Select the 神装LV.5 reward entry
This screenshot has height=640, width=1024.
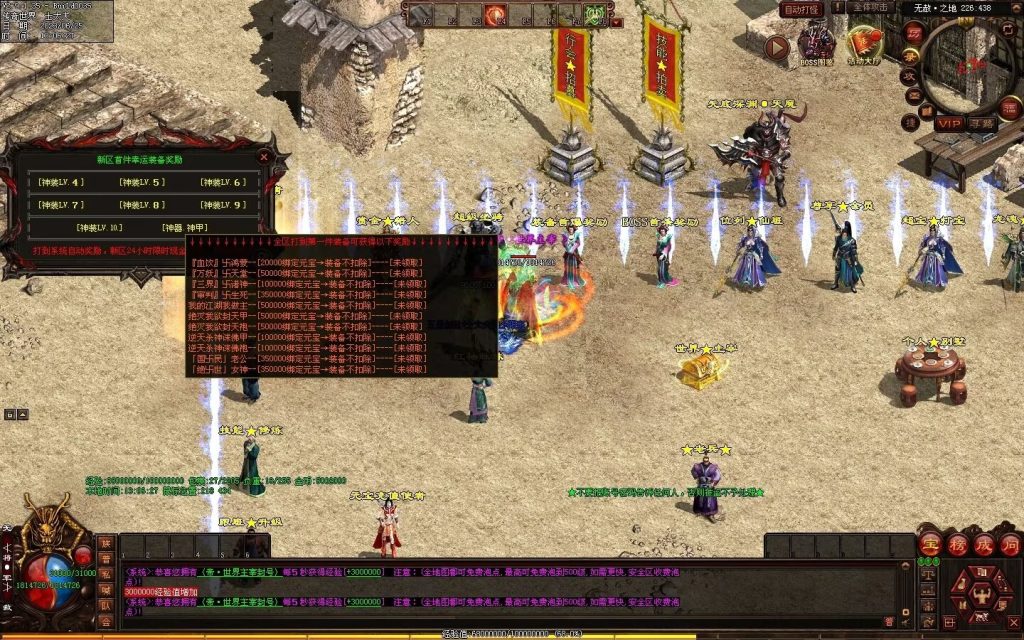click(142, 182)
